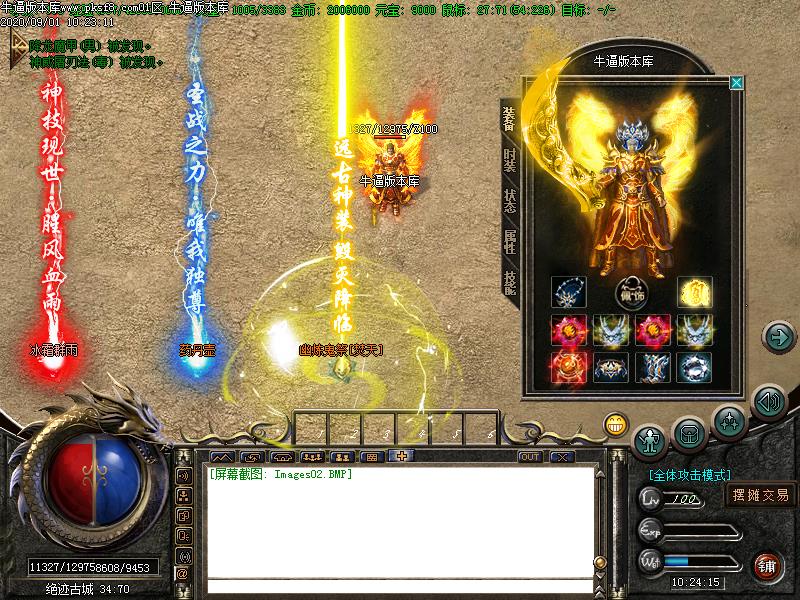This screenshot has height=600, width=800.
Task: Select the belt equipment slot
Action: [610, 367]
